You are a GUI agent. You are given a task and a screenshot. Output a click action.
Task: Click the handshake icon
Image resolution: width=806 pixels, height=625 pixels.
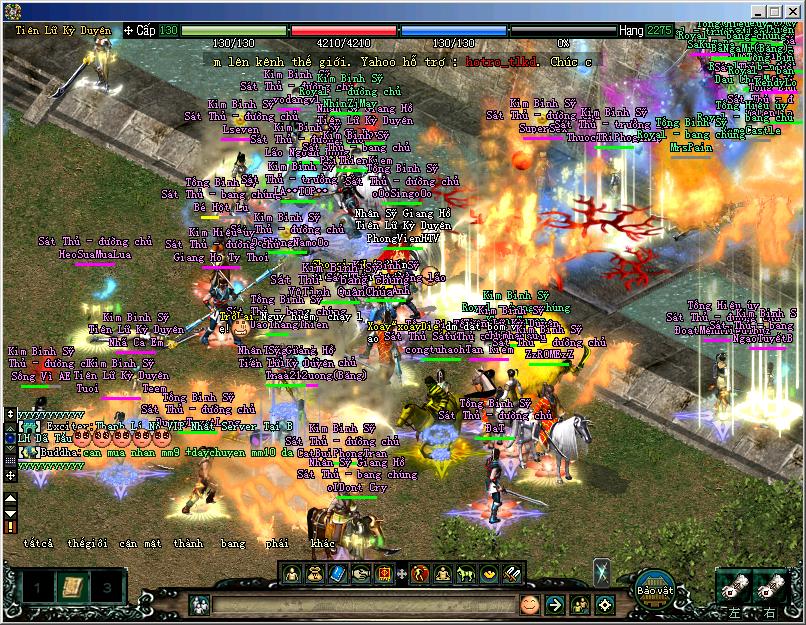click(361, 574)
